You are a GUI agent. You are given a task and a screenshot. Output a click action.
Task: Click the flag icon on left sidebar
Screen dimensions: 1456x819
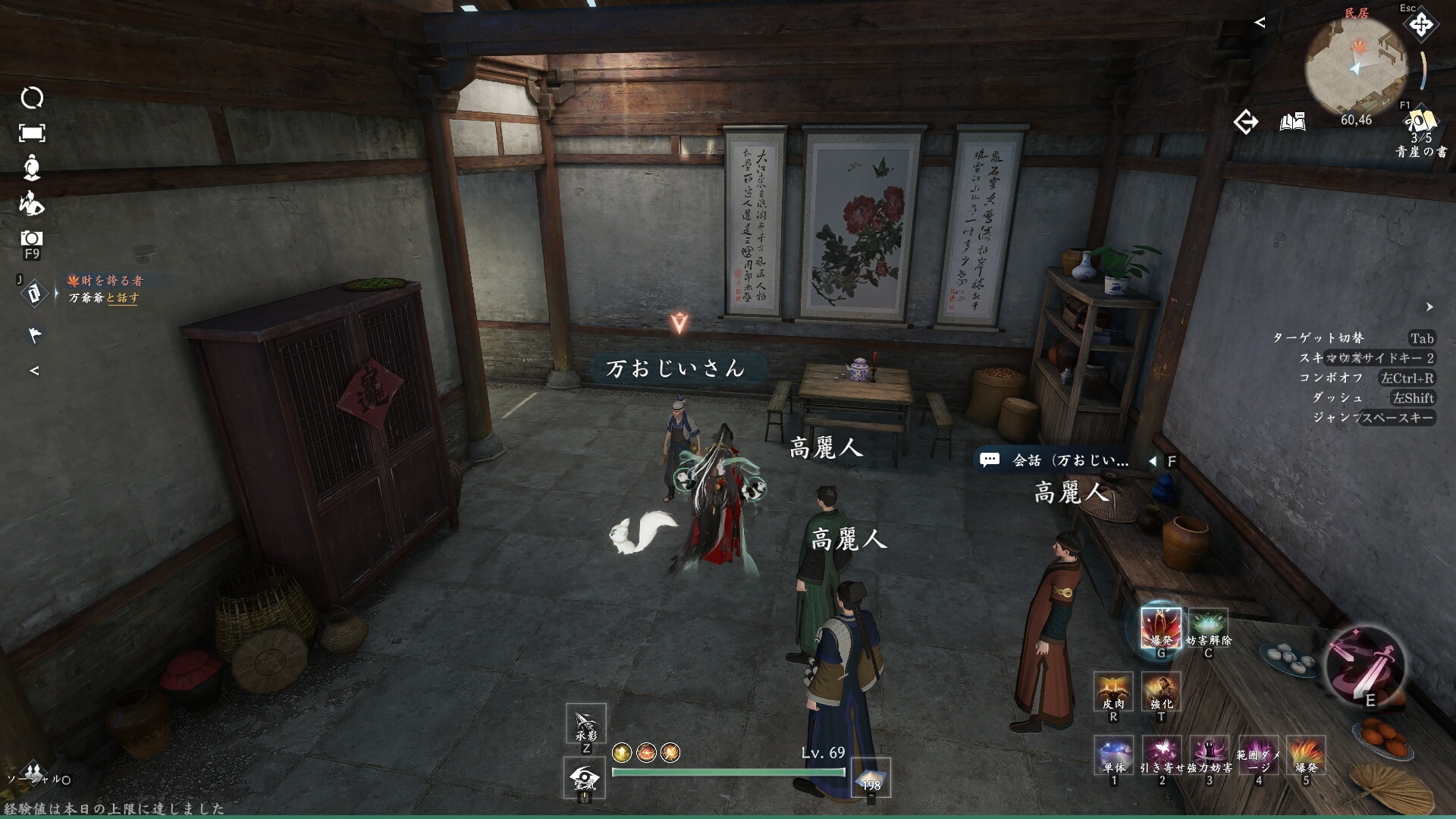(x=35, y=334)
